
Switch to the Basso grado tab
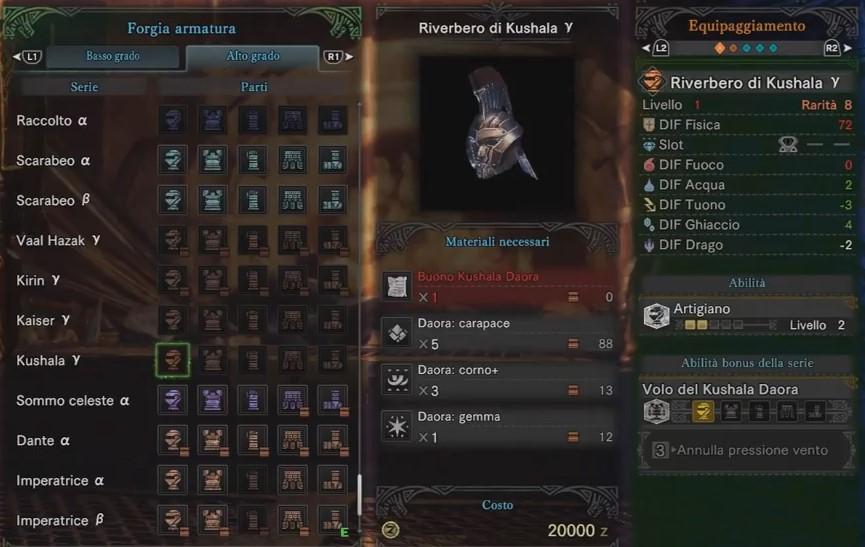113,57
